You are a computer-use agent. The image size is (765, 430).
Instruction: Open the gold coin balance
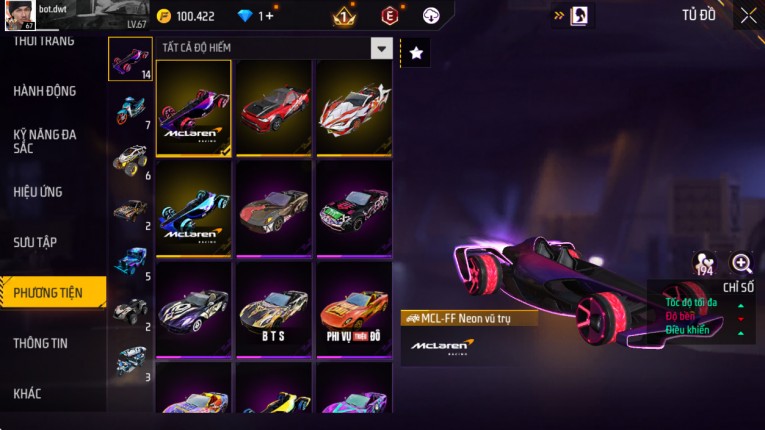click(186, 16)
